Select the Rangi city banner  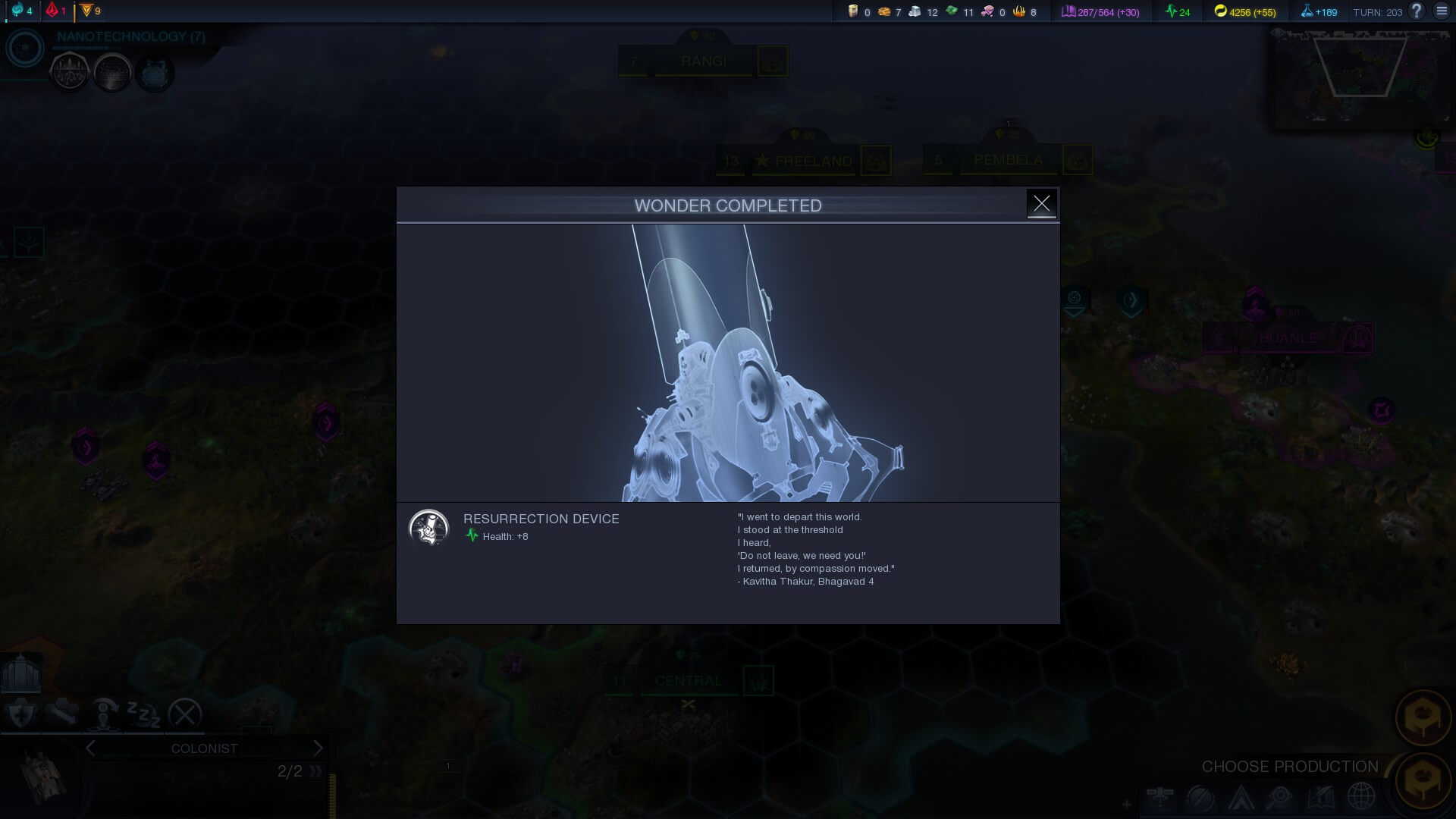point(703,61)
